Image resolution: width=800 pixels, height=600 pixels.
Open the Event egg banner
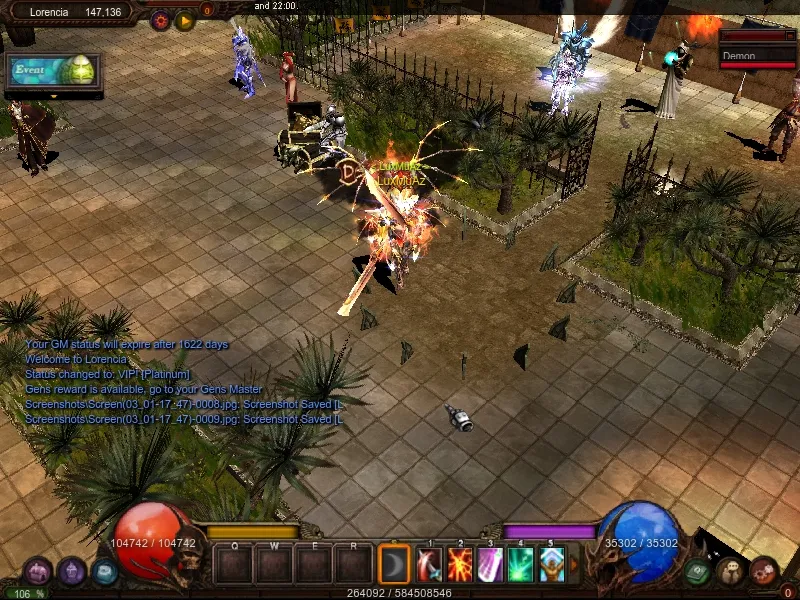click(53, 71)
